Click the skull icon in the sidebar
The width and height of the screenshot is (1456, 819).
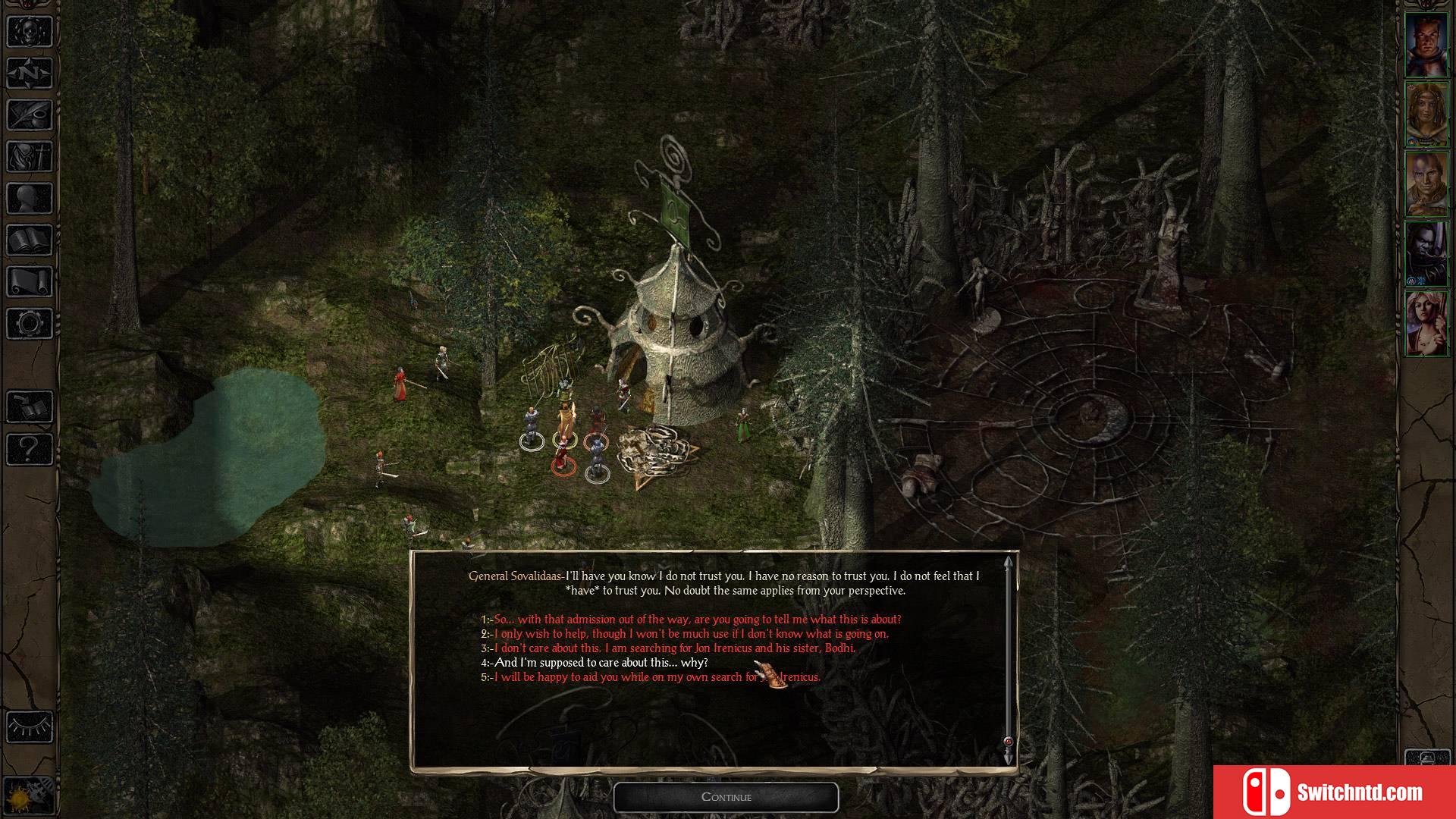coord(30,33)
